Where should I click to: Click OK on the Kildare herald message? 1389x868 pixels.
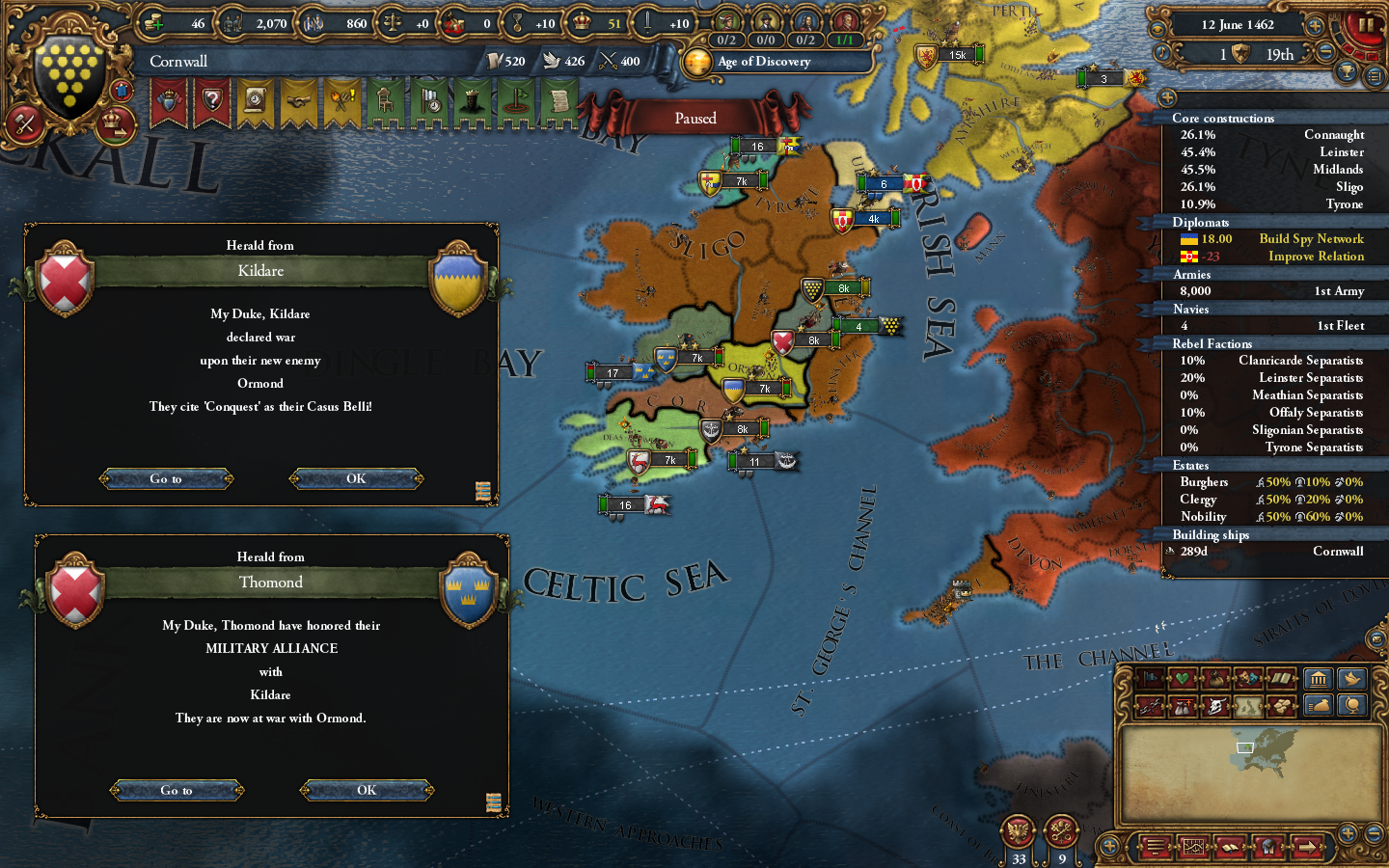(355, 477)
